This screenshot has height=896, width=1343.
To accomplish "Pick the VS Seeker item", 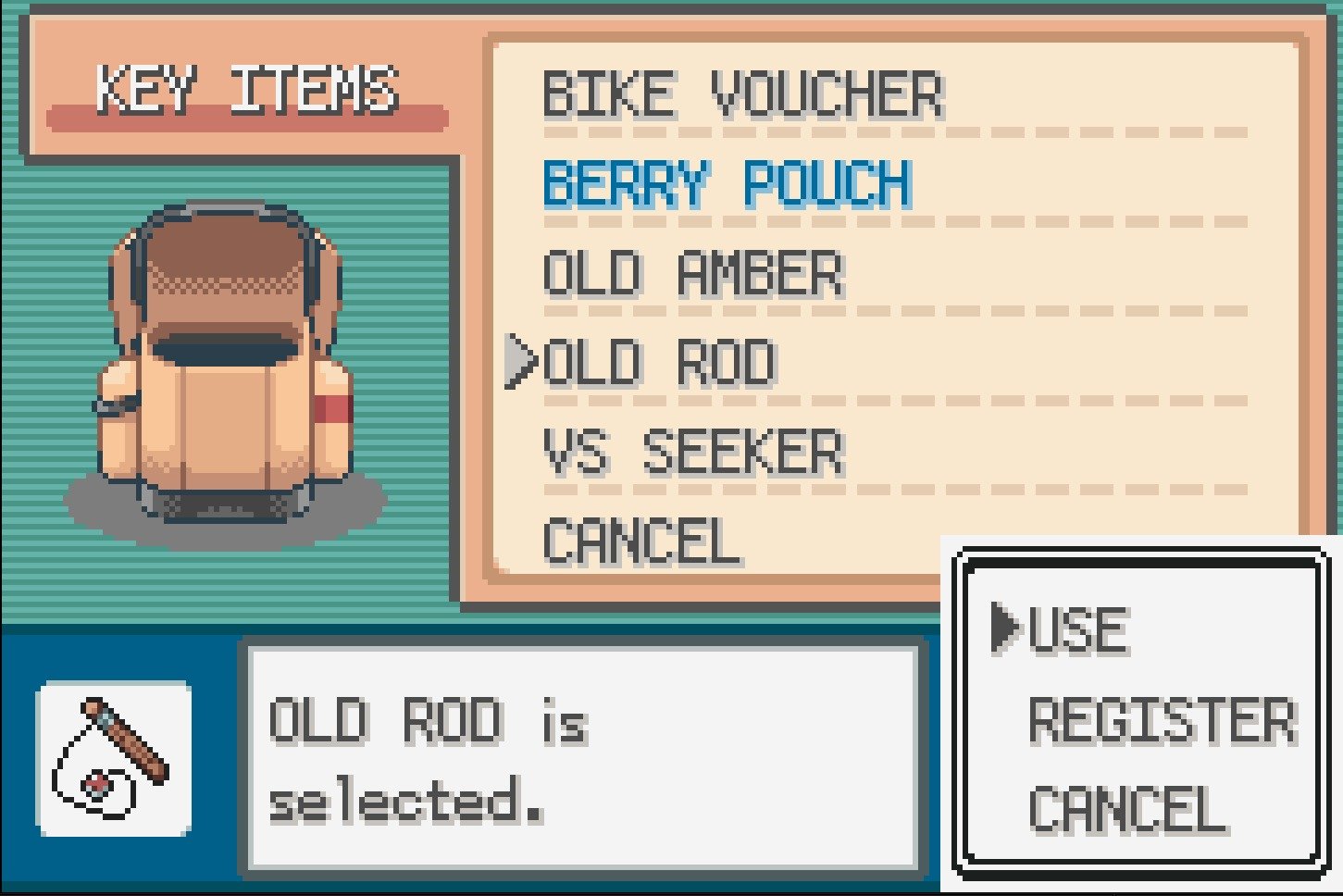I will 693,453.
